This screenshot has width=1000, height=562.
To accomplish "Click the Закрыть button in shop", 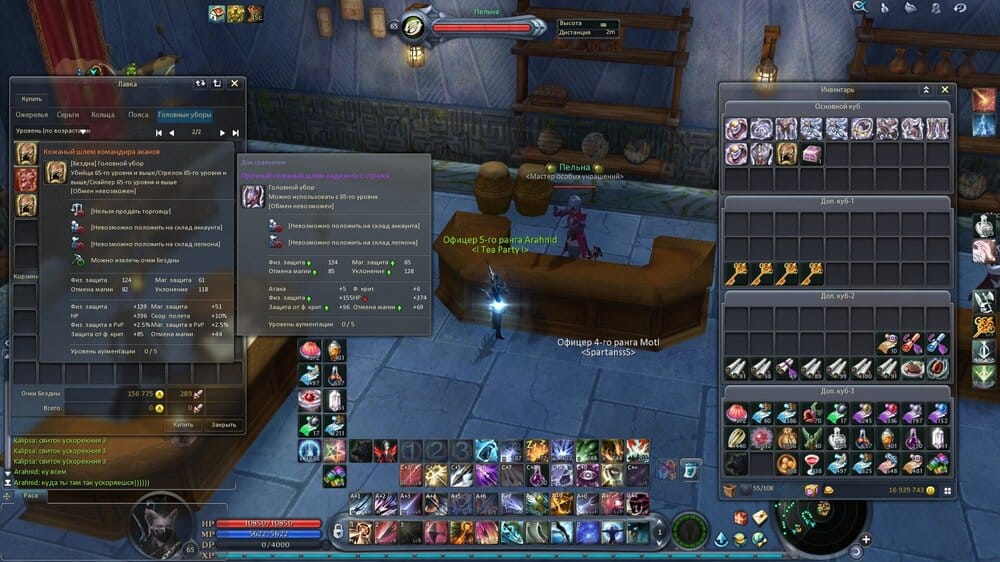I will pos(223,424).
